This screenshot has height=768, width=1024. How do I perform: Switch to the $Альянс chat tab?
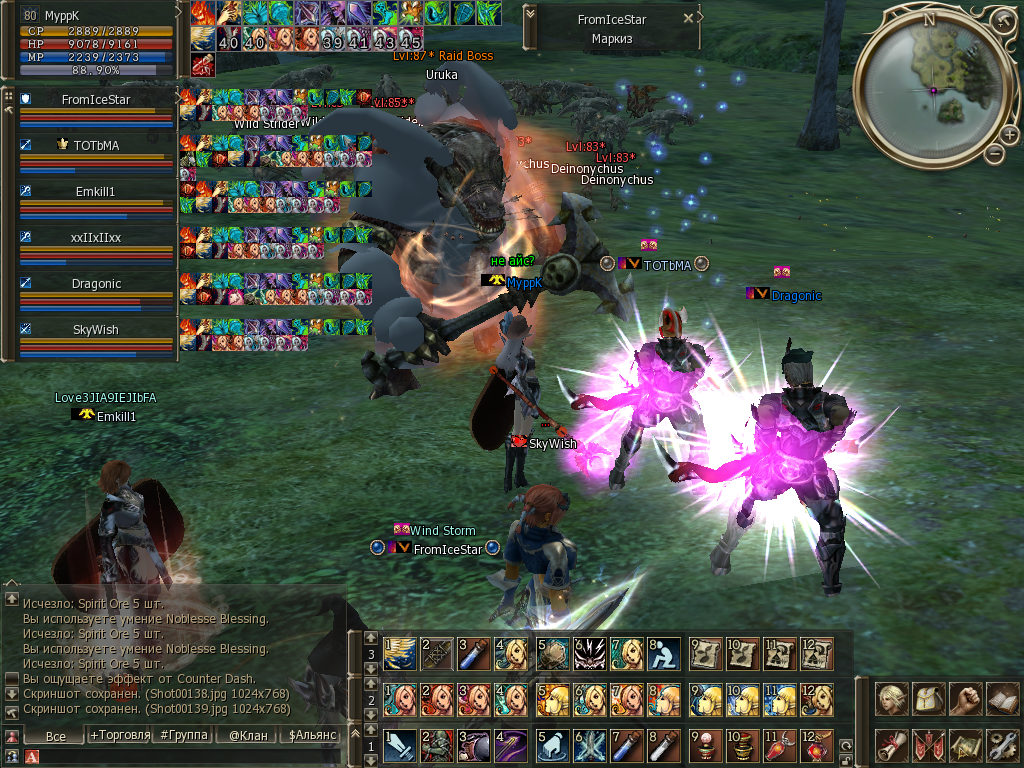[x=310, y=736]
